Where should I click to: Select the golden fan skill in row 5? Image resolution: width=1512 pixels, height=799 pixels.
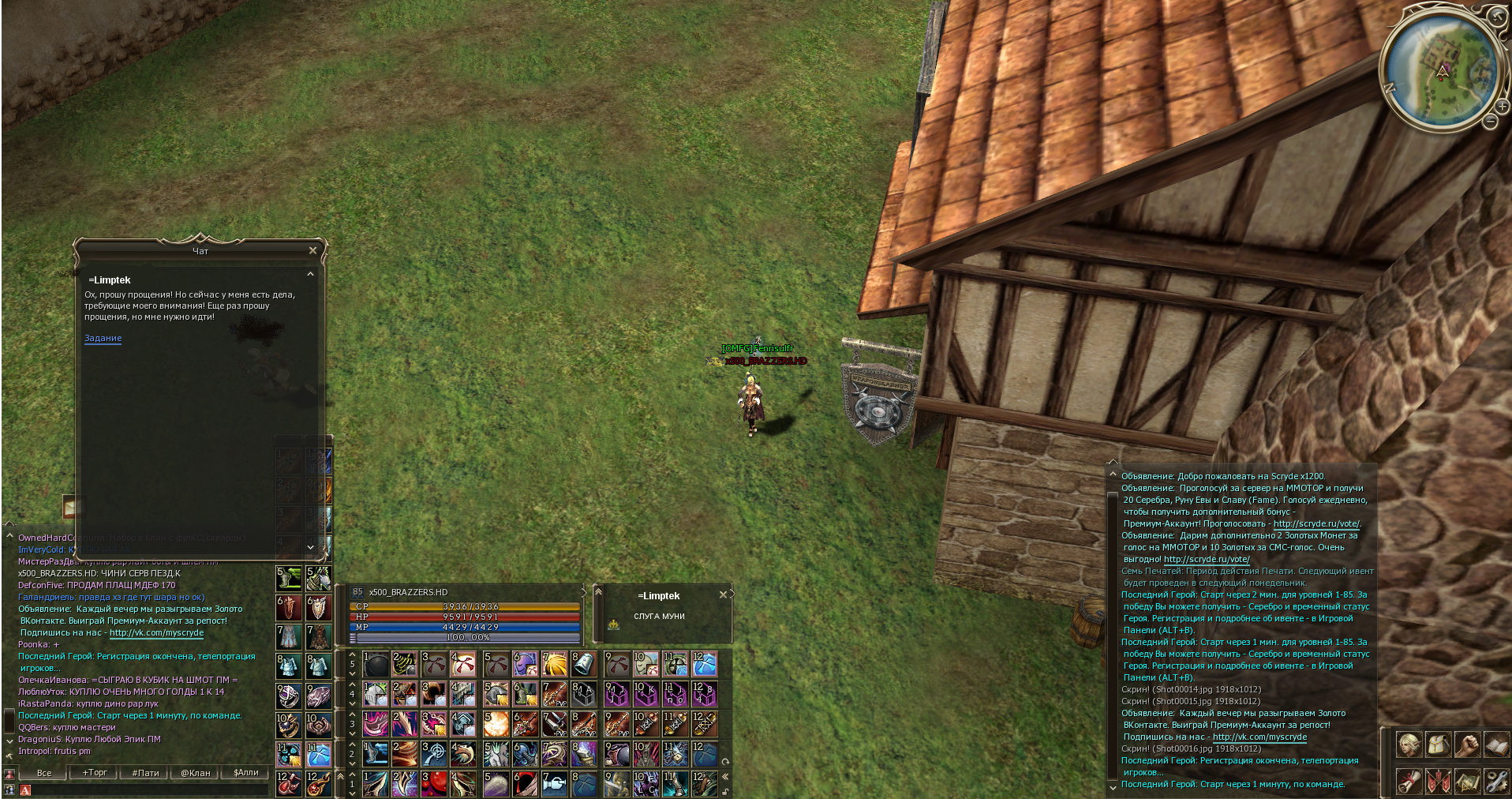555,664
